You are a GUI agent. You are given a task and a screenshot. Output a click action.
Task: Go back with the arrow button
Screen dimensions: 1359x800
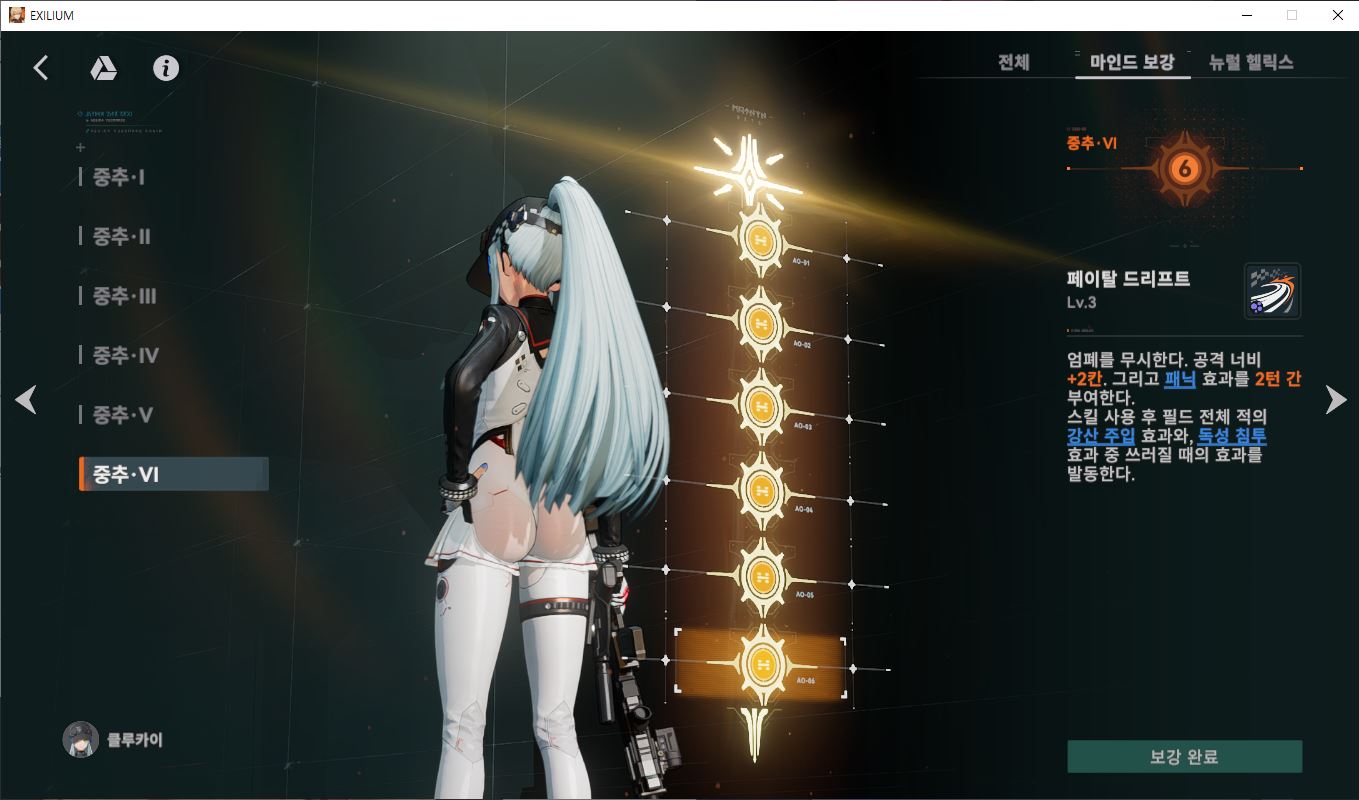pos(41,68)
